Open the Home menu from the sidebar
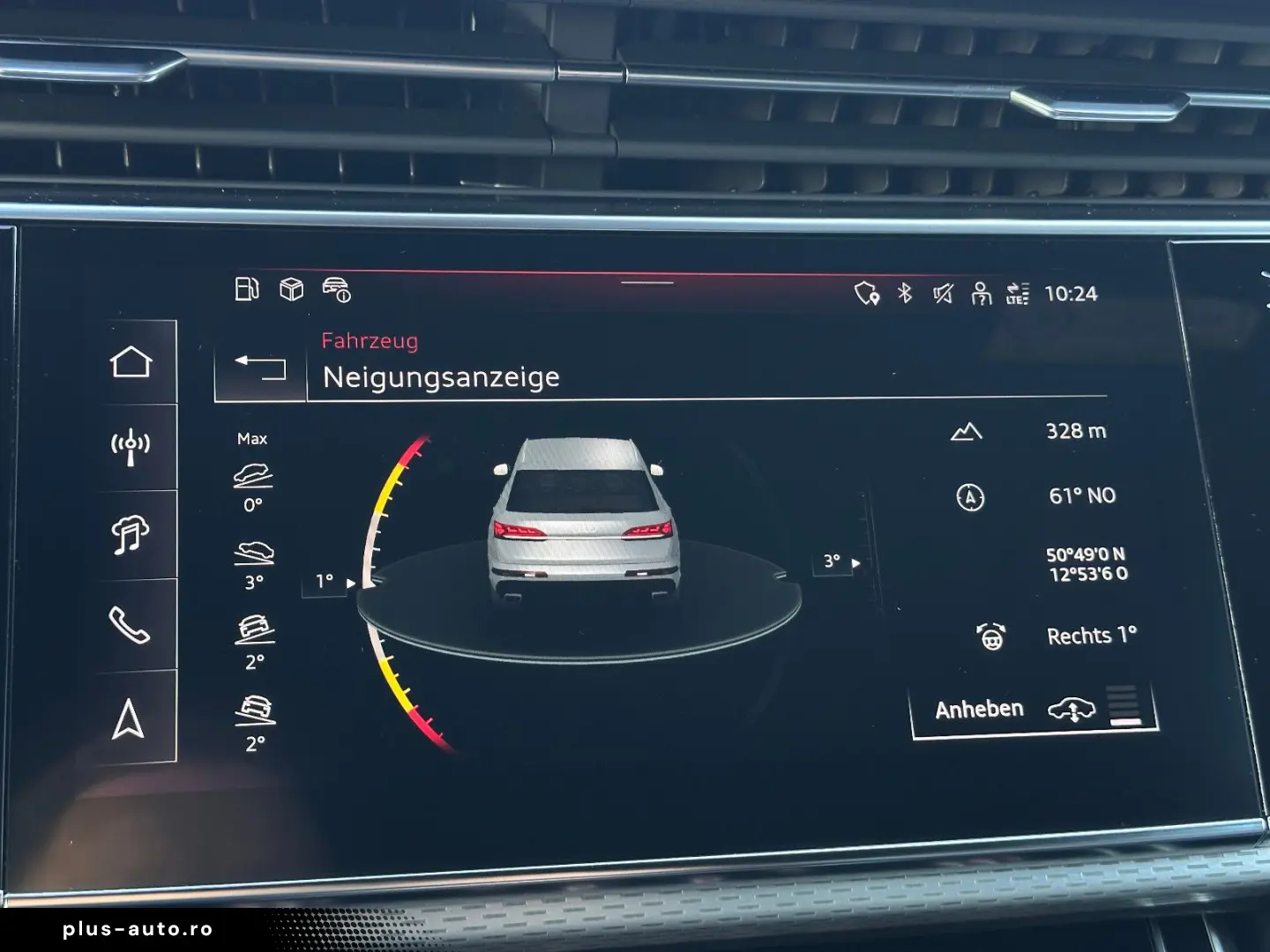The height and width of the screenshot is (952, 1270). click(131, 362)
